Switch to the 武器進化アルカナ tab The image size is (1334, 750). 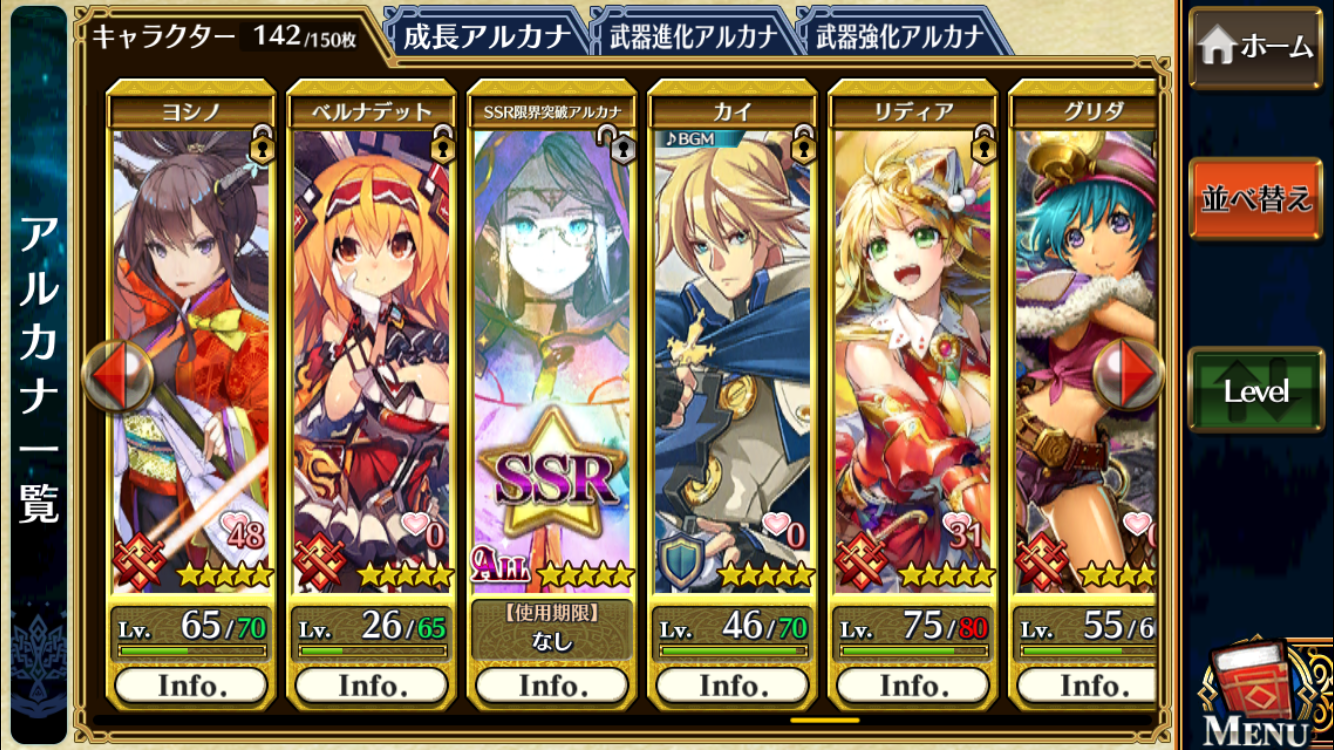(x=693, y=37)
